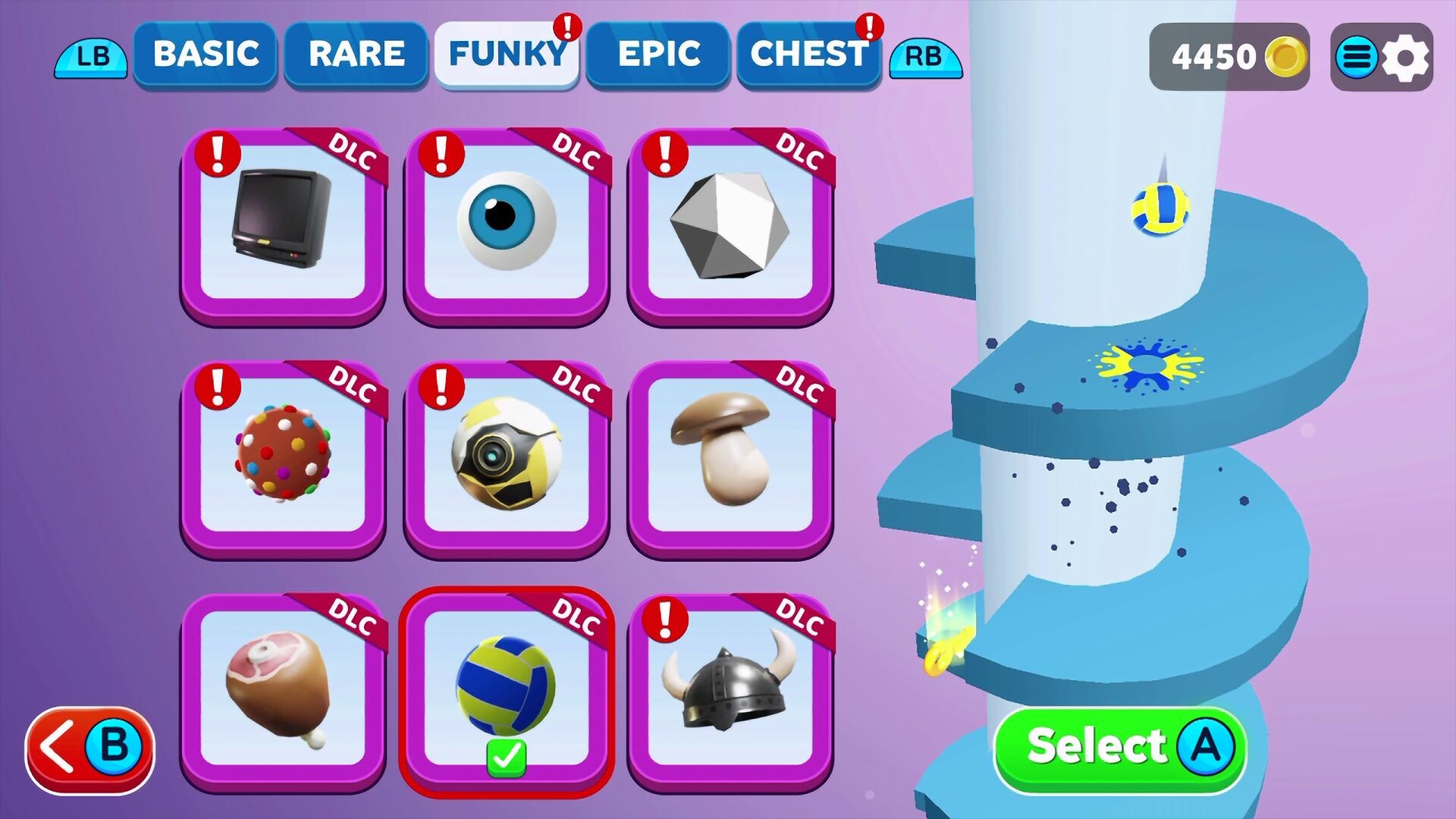
Task: Click the green checkmark on the volleyball skin
Action: coord(507,755)
